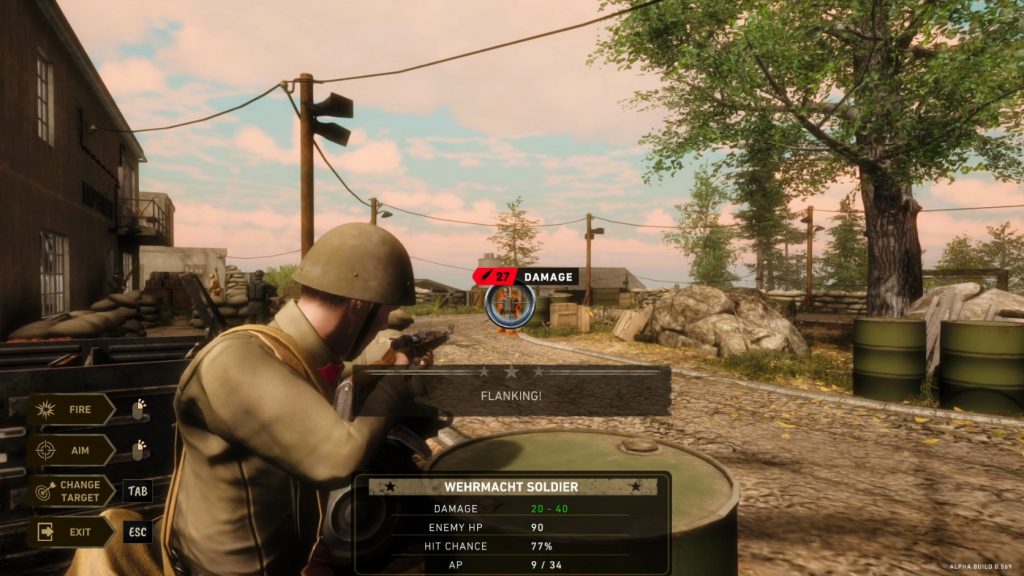This screenshot has width=1024, height=576.
Task: Select the Aim action
Action: coord(71,450)
